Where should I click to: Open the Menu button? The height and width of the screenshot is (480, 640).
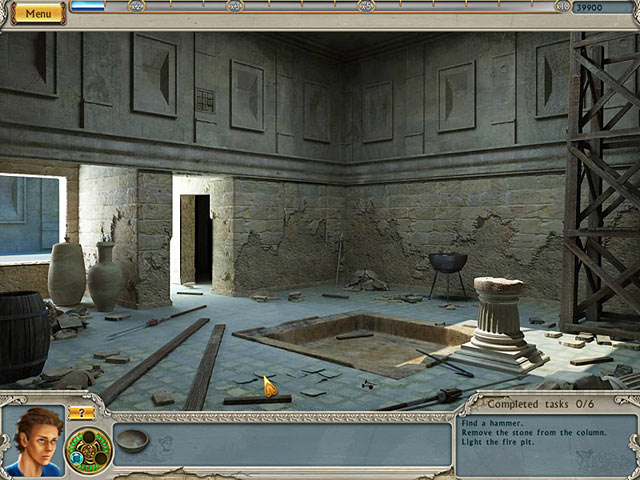[x=39, y=14]
